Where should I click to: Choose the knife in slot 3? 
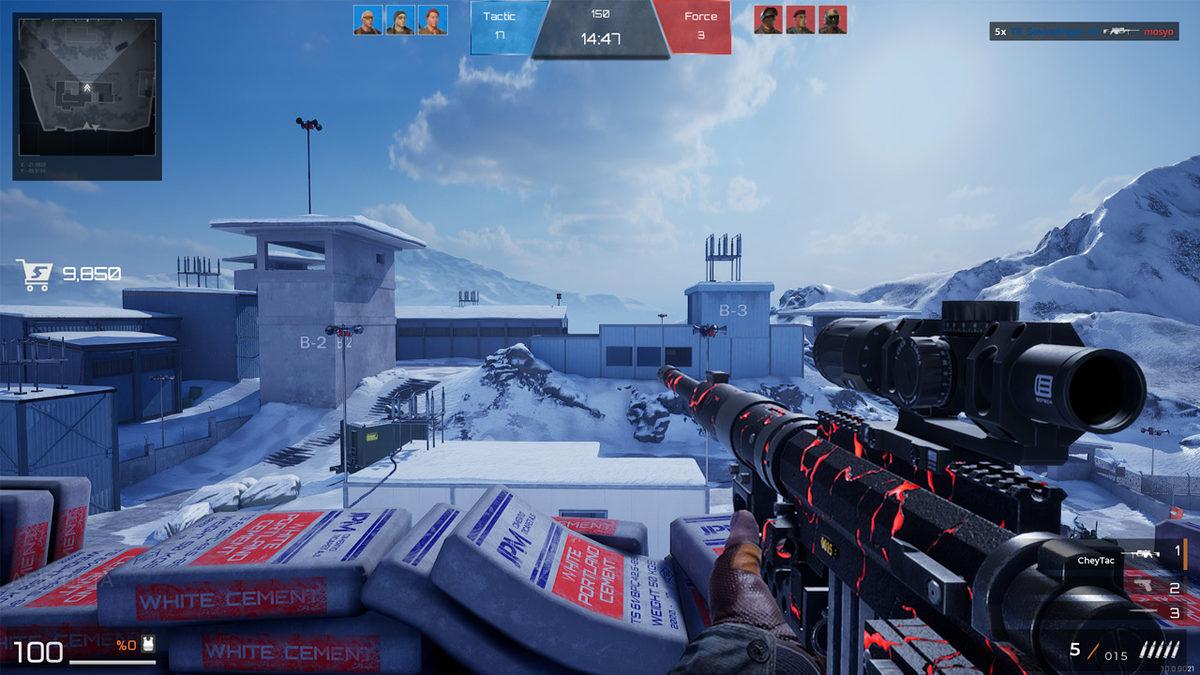coord(1150,612)
